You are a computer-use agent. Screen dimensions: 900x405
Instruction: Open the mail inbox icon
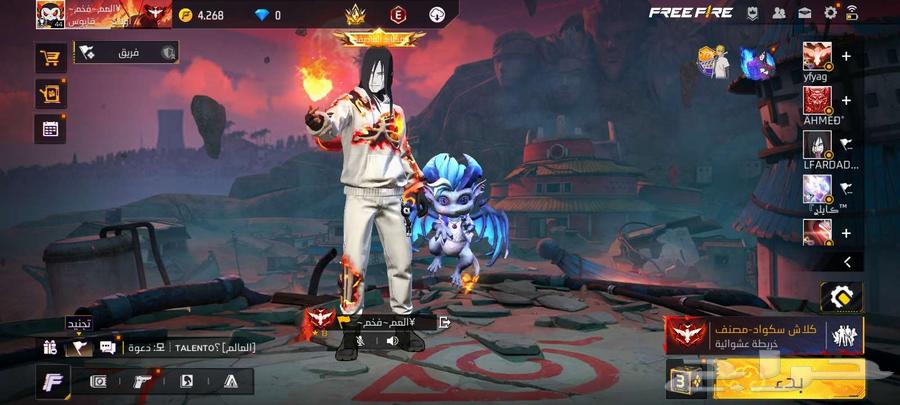[804, 13]
